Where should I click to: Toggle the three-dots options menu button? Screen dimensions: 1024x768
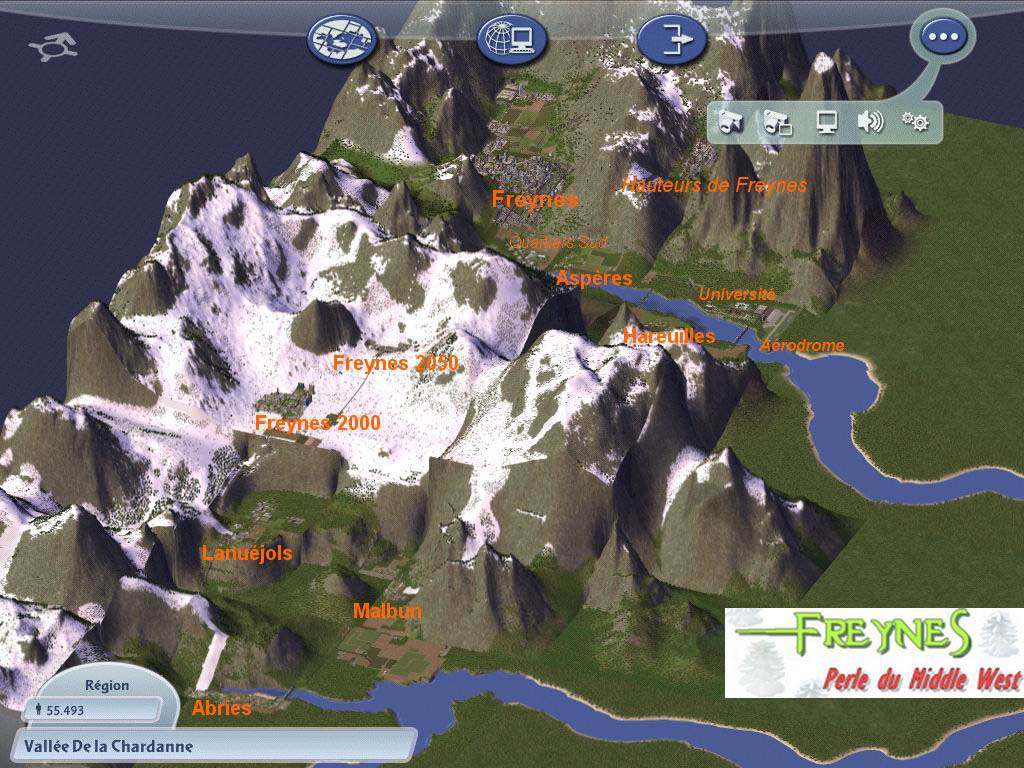coord(942,38)
